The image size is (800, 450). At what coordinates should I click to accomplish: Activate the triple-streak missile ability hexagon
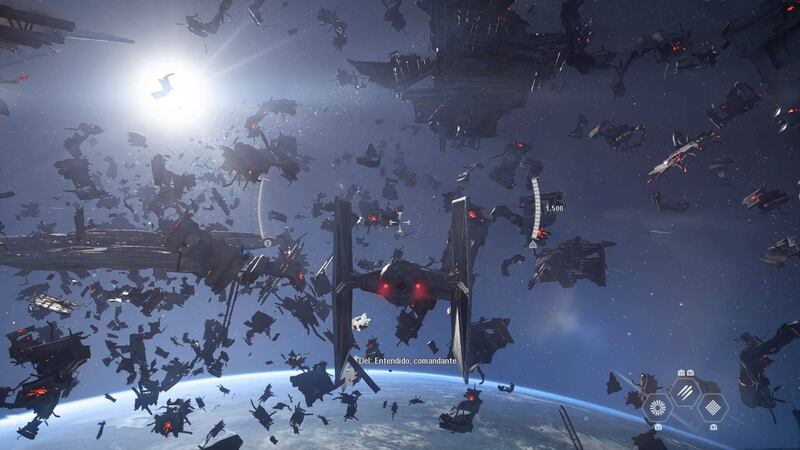point(685,392)
